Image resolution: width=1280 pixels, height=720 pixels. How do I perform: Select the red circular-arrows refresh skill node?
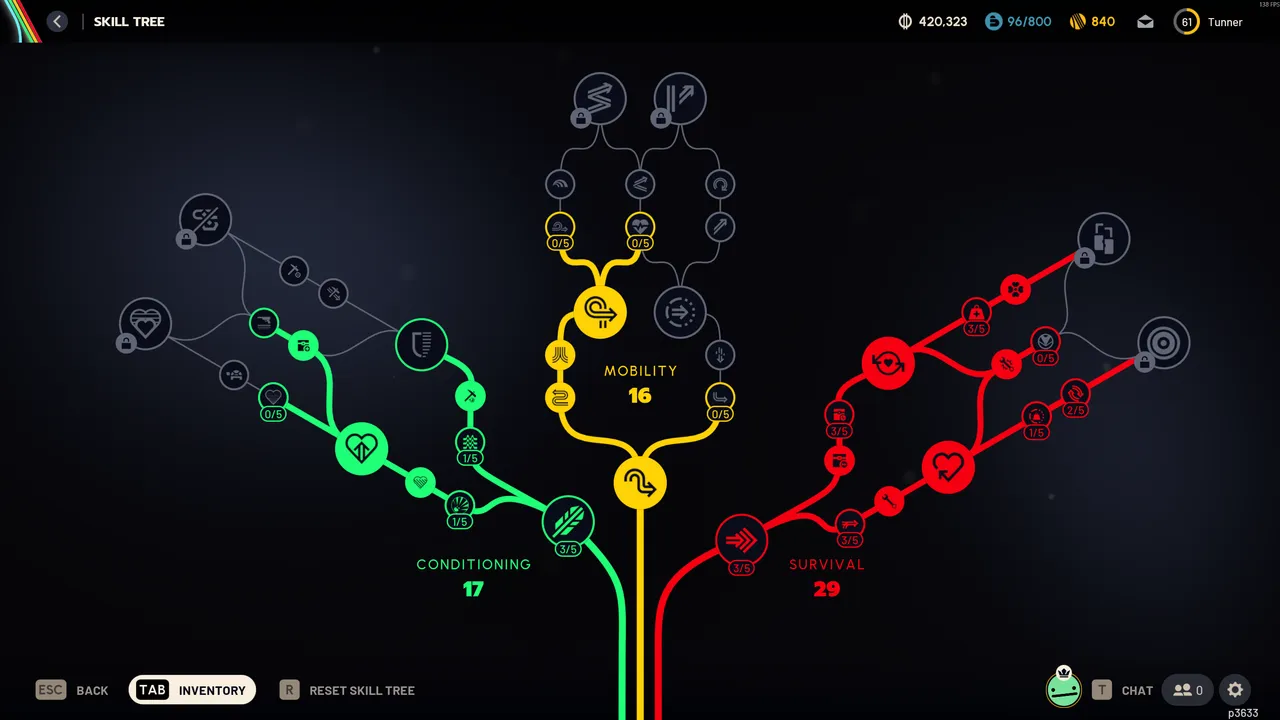[x=889, y=363]
